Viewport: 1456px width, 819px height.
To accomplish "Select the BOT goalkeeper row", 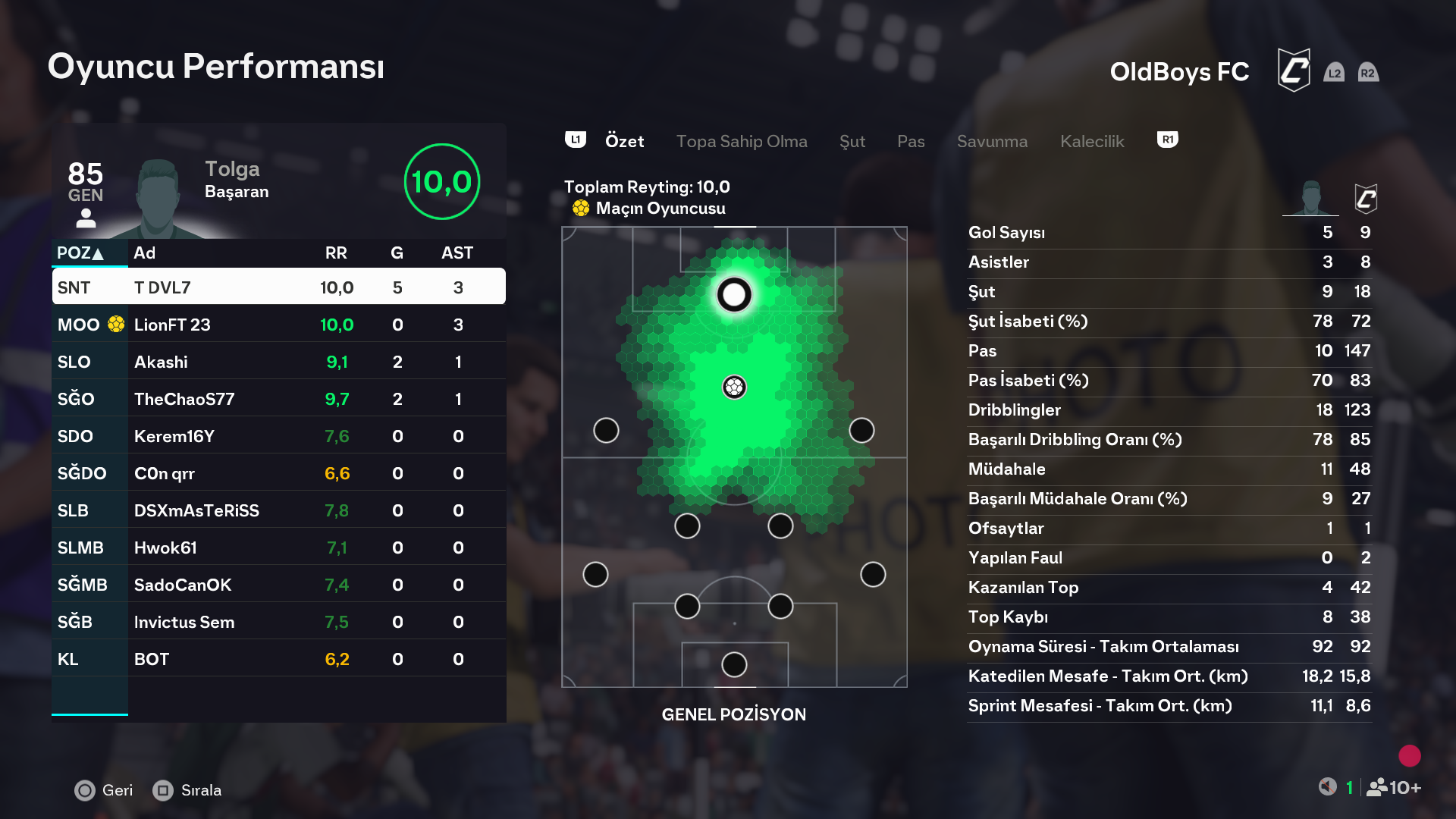I will 278,659.
